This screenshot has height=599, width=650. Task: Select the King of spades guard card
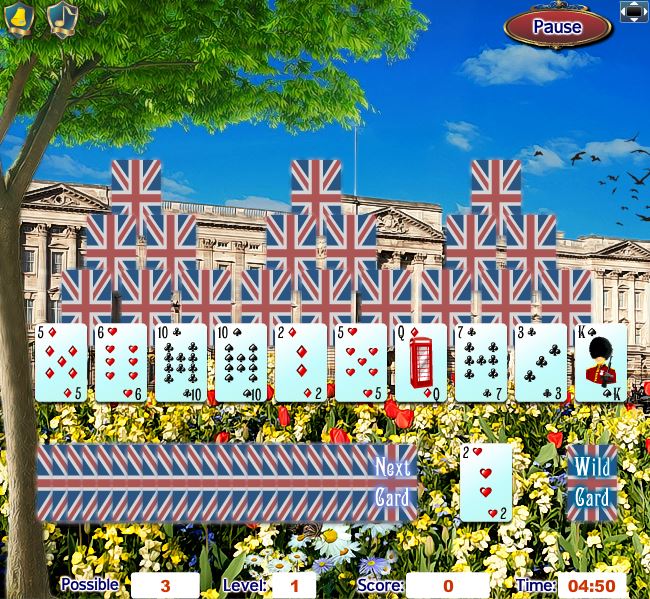click(x=601, y=363)
